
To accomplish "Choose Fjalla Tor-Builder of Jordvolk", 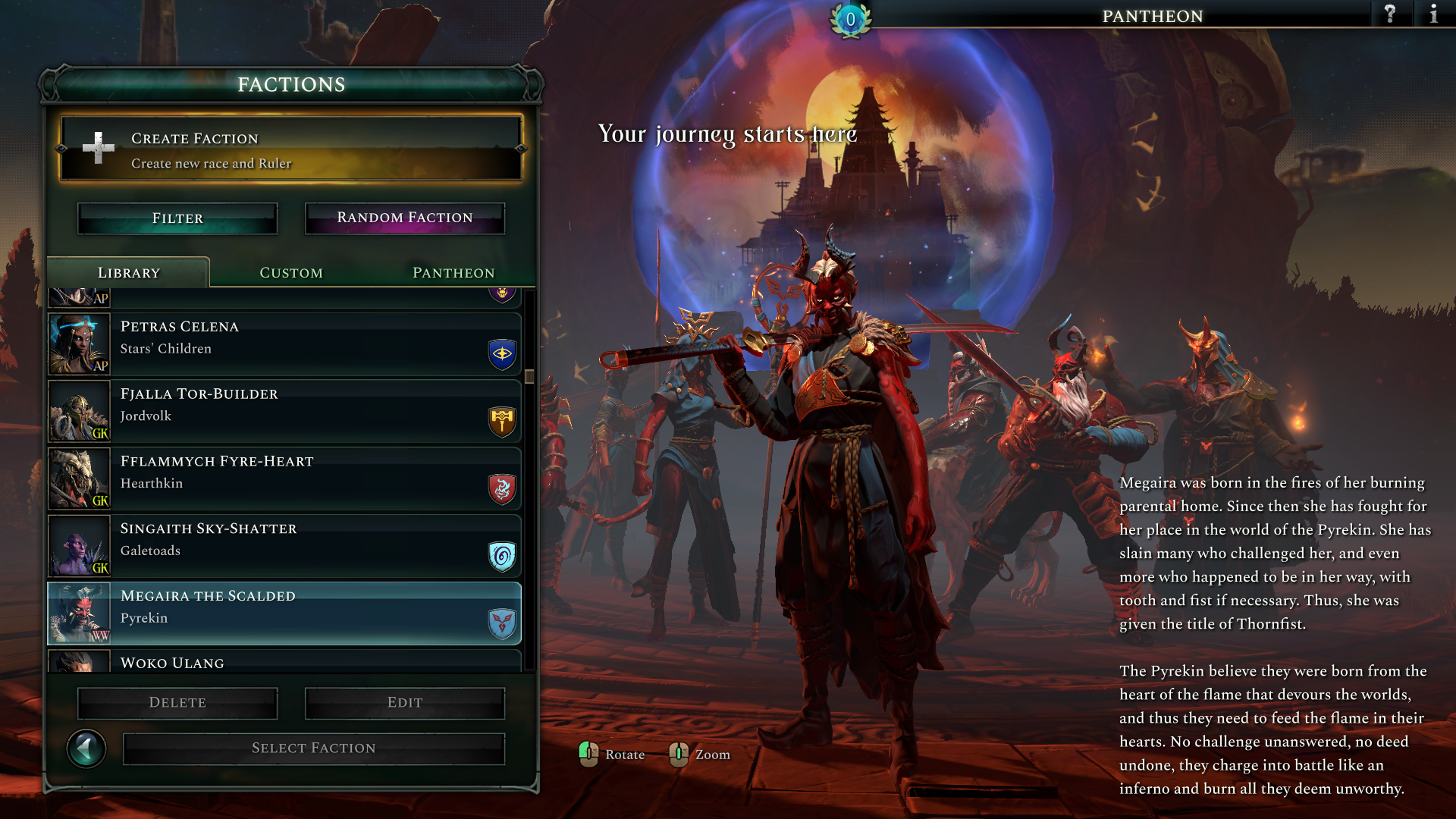I will point(284,412).
